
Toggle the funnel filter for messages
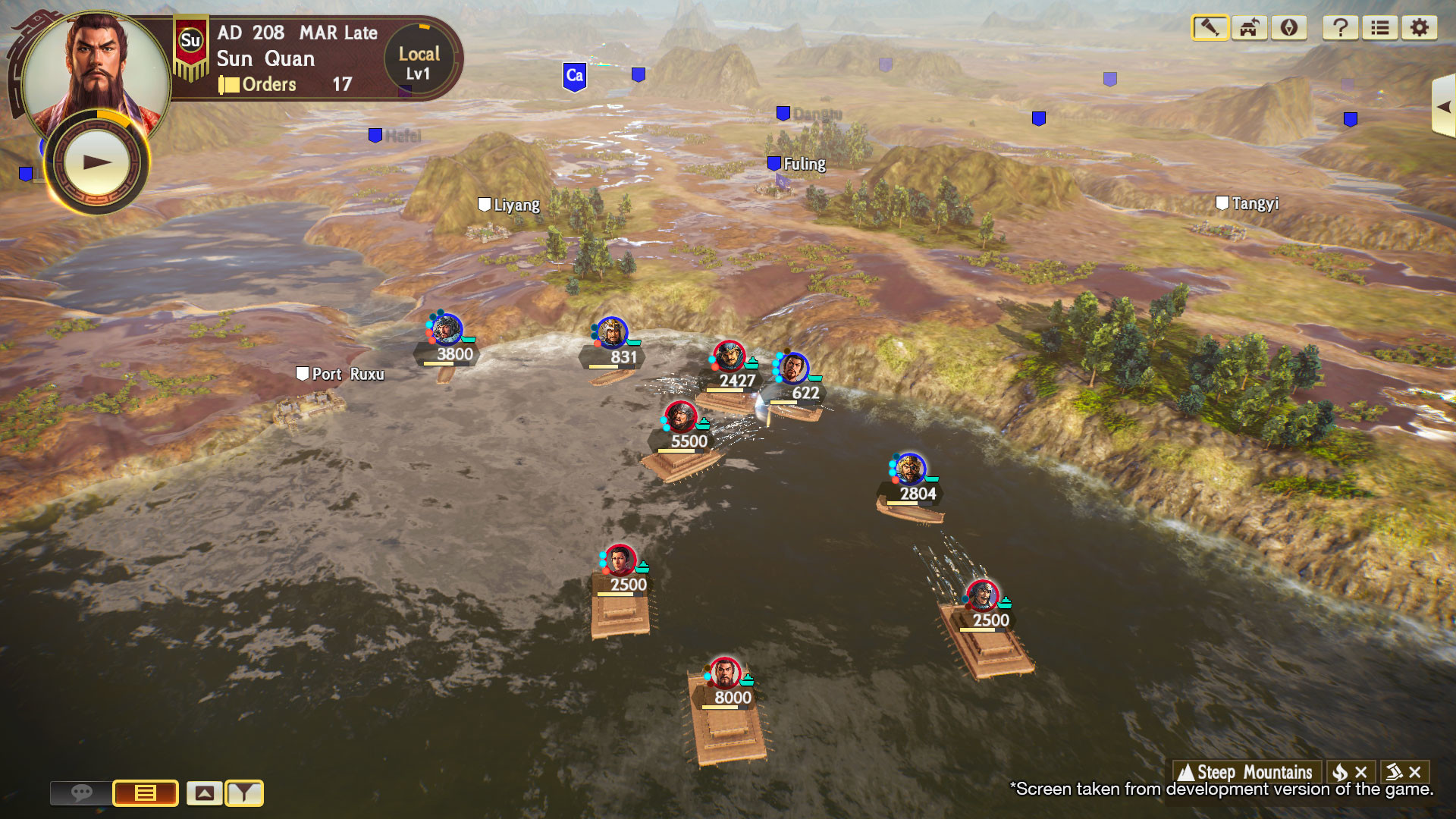pyautogui.click(x=244, y=794)
